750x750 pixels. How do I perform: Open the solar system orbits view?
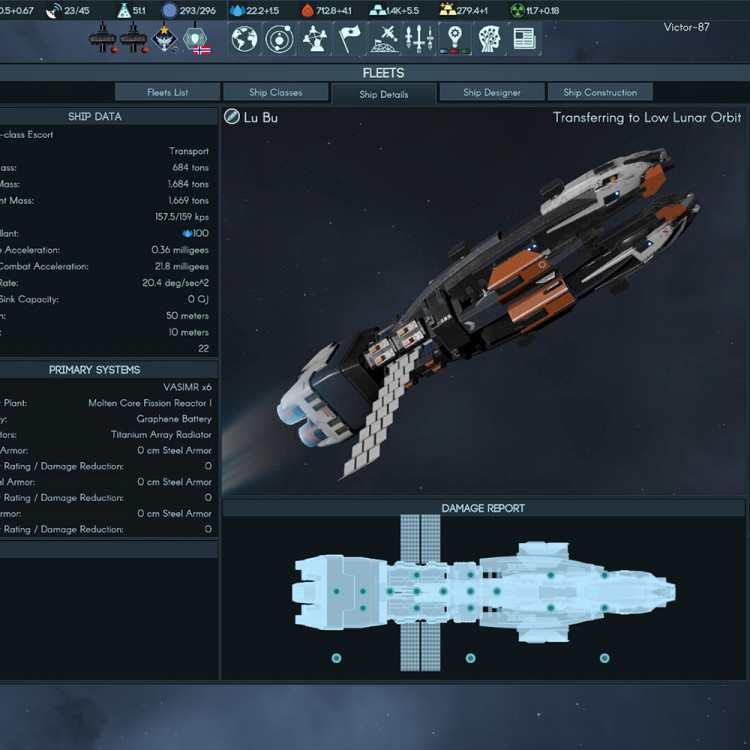pyautogui.click(x=280, y=39)
